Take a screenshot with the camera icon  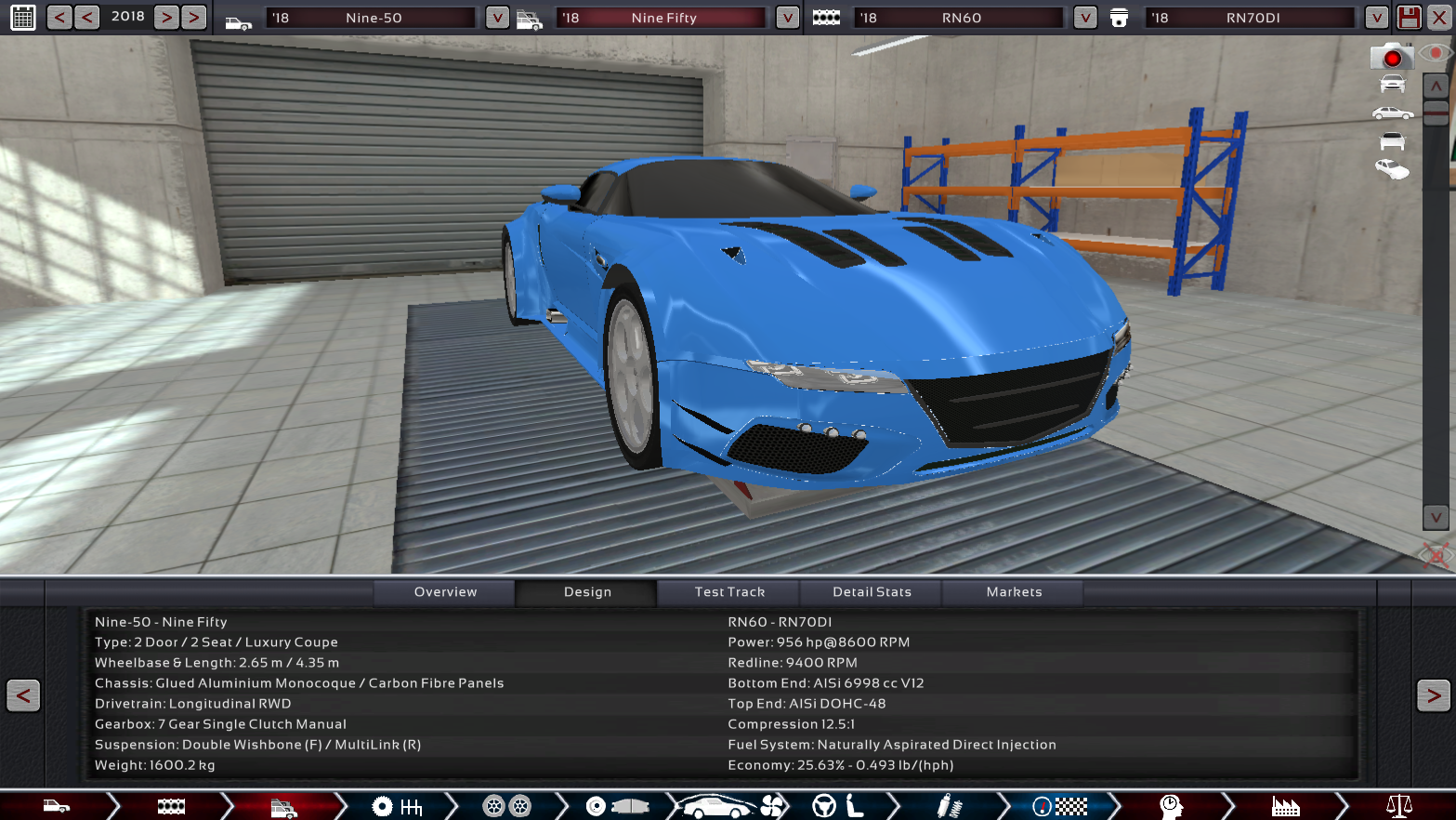click(x=1391, y=57)
